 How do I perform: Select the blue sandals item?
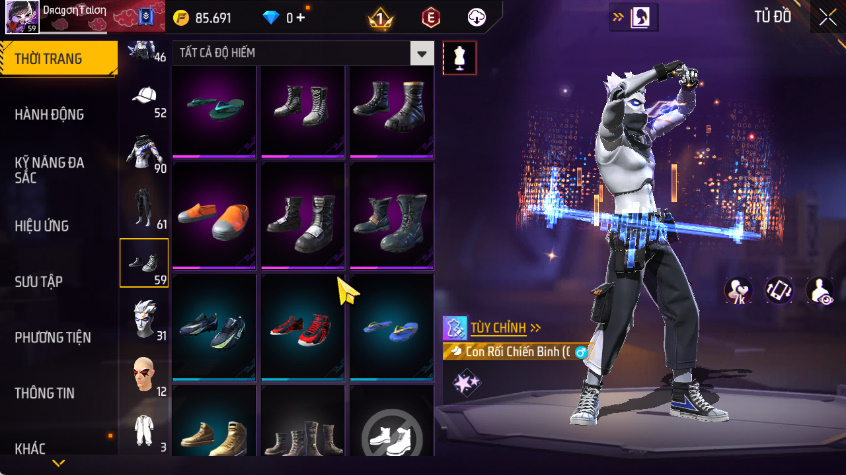[390, 327]
